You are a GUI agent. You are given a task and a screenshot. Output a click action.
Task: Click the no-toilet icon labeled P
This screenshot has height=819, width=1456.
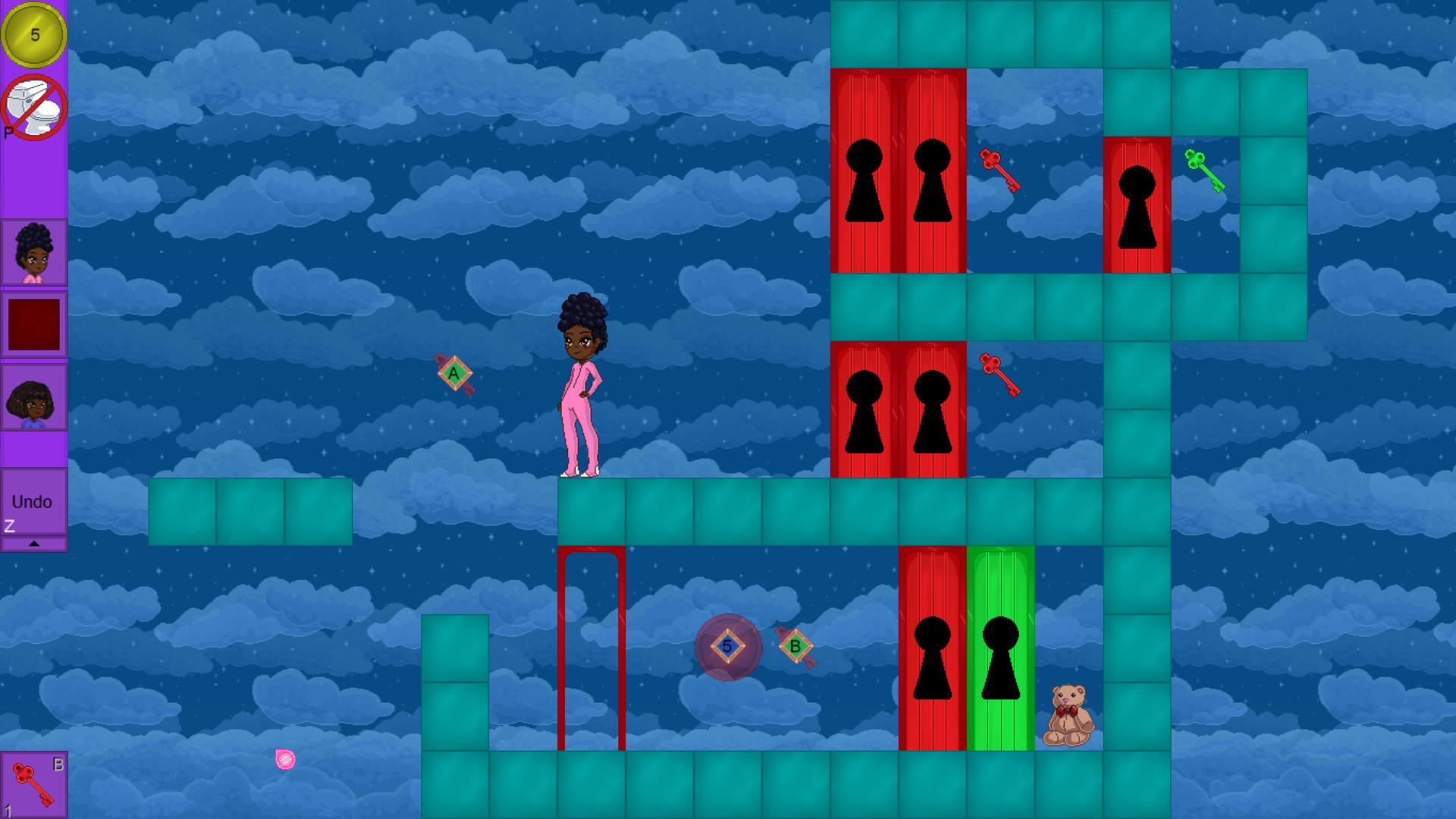point(33,106)
